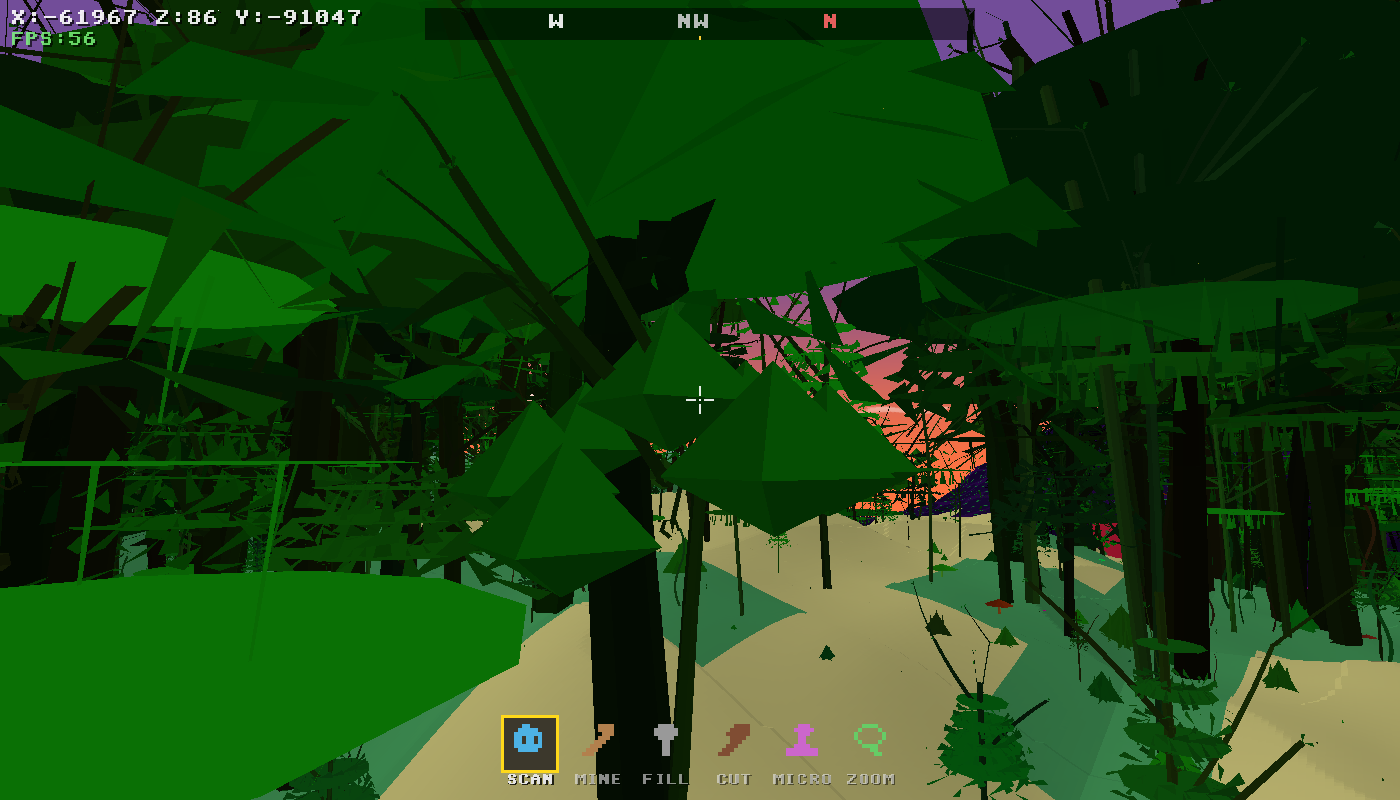The height and width of the screenshot is (800, 1400).
Task: Switch to the gray FILL tool
Action: coord(666,741)
